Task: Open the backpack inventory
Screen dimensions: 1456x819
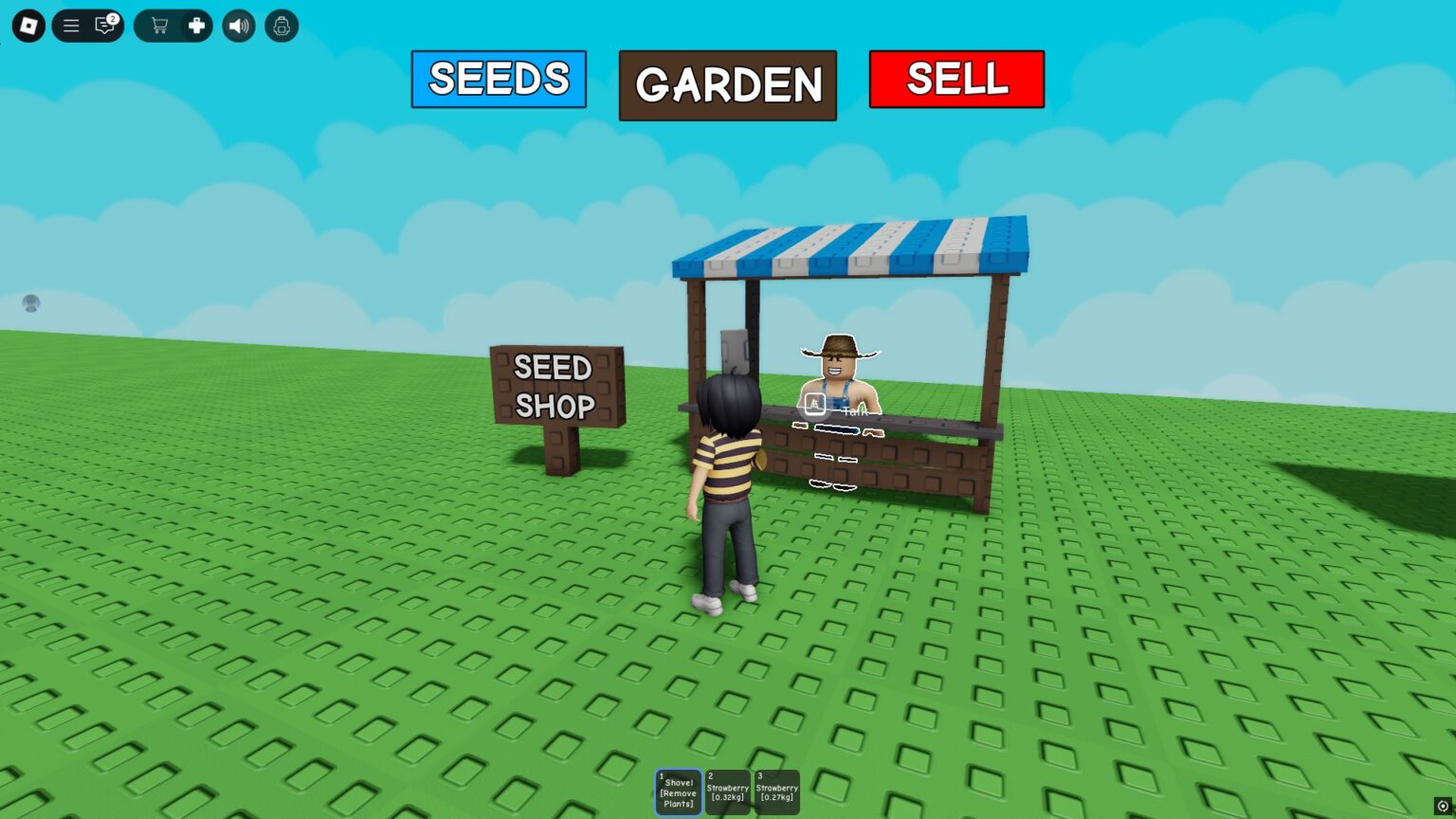Action: pyautogui.click(x=281, y=26)
